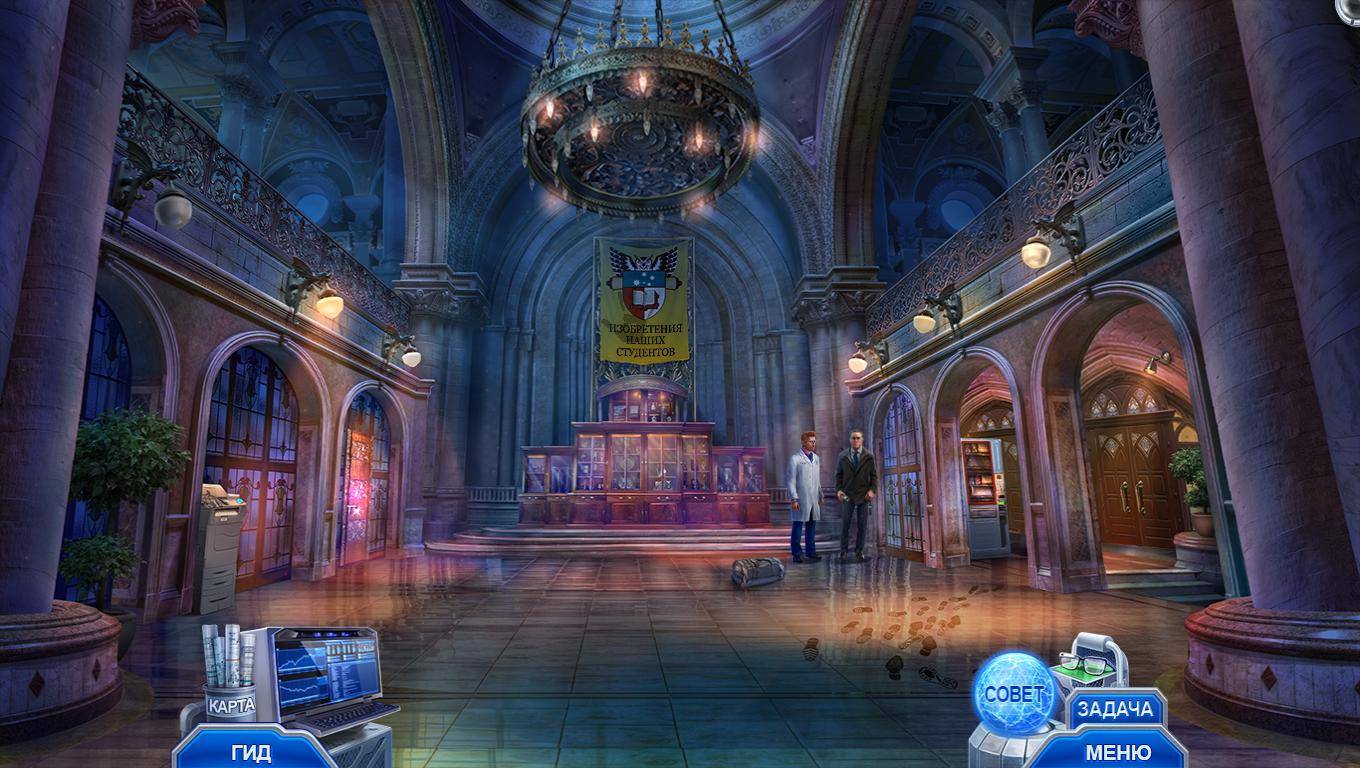Show the current ЗАДАЧА objective
1360x768 pixels.
tap(1115, 710)
